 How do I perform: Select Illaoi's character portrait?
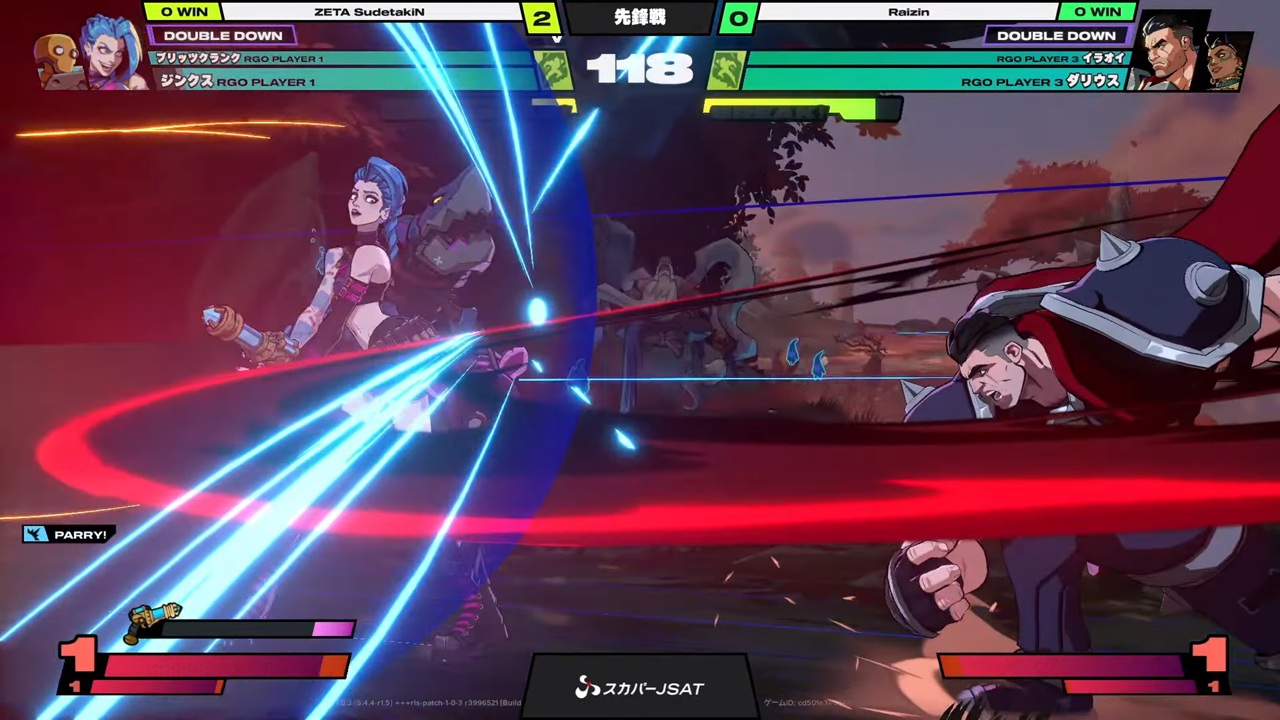[1228, 62]
